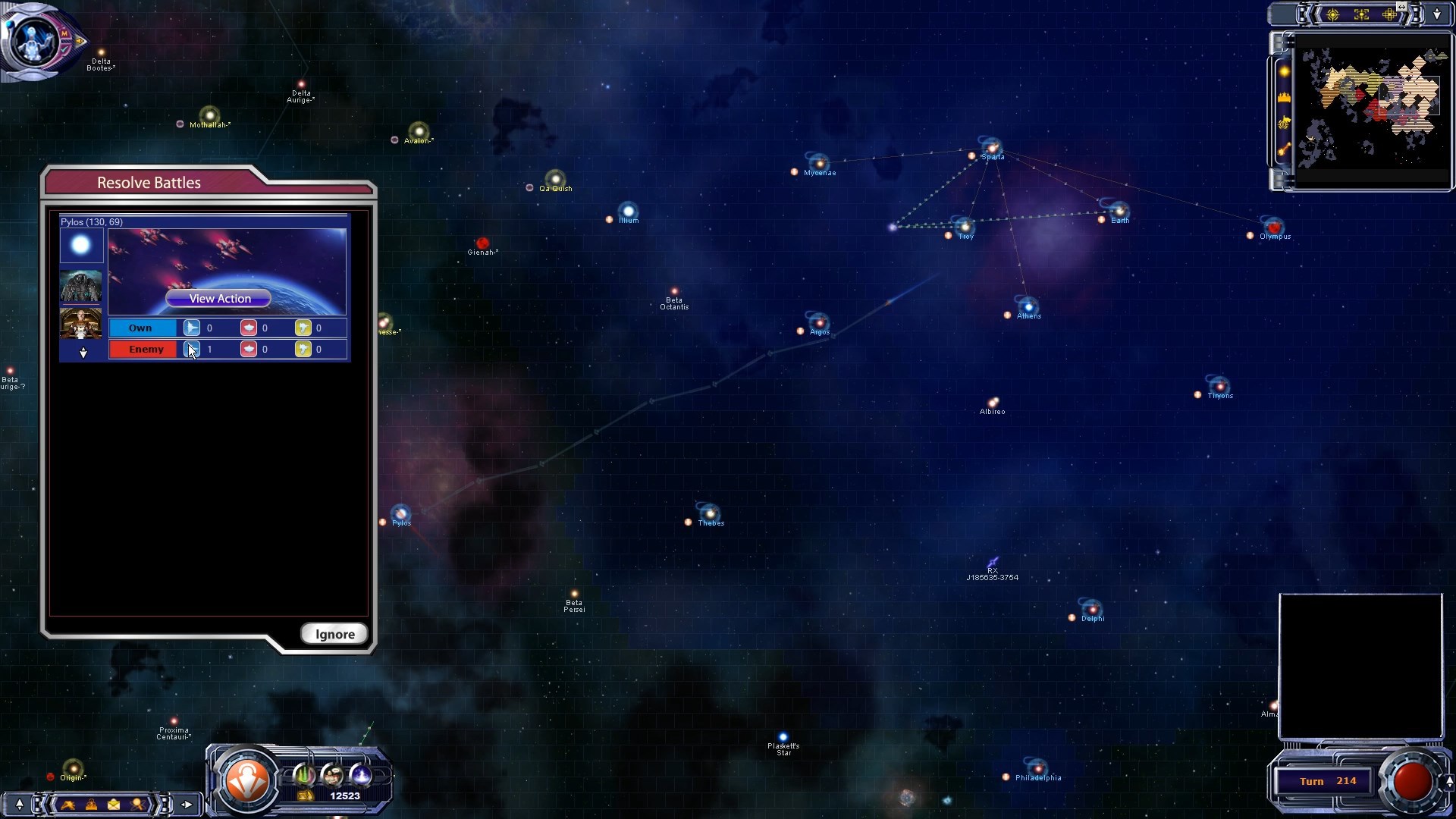Select the Pylos star thumbnail
1456x819 pixels.
tap(81, 246)
